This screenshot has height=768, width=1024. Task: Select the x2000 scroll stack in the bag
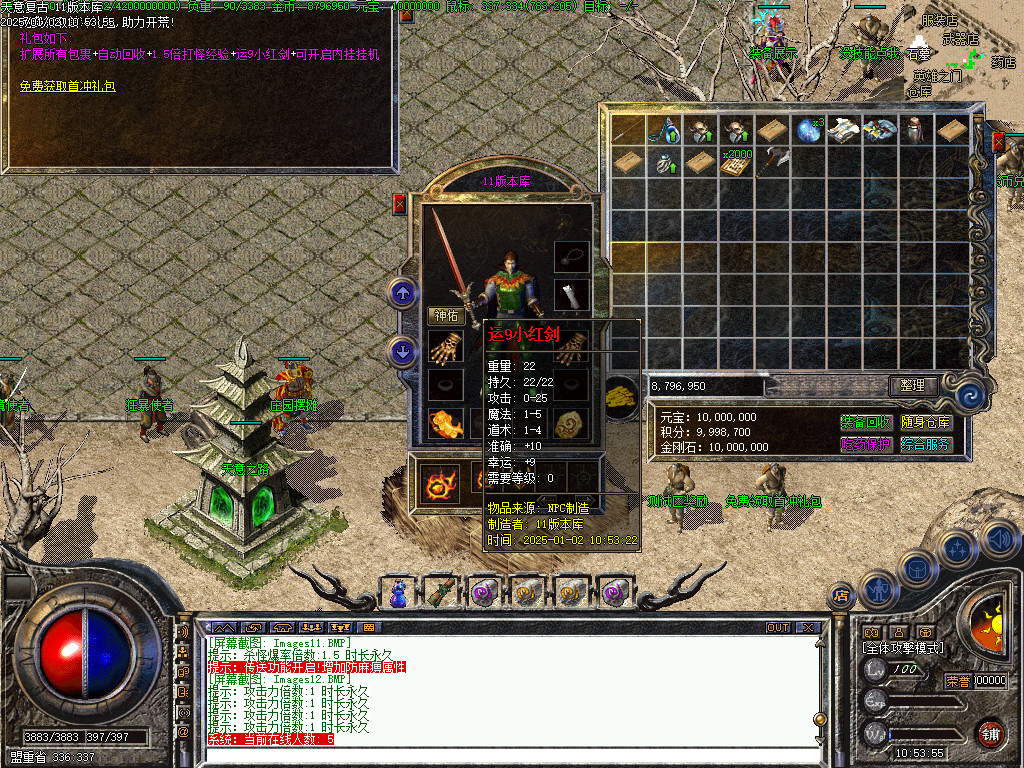click(x=737, y=162)
